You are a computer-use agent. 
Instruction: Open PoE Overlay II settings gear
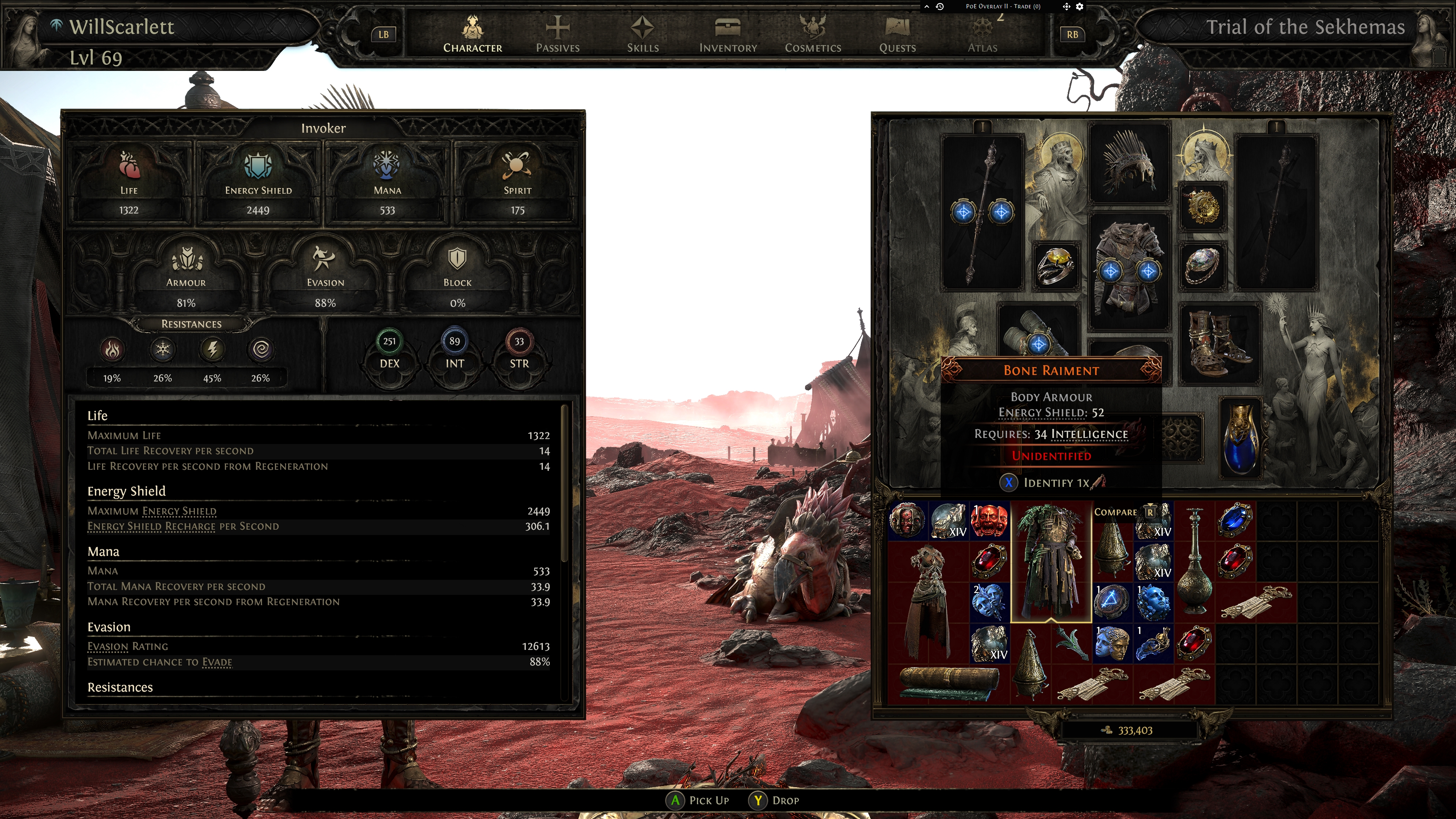(1079, 7)
